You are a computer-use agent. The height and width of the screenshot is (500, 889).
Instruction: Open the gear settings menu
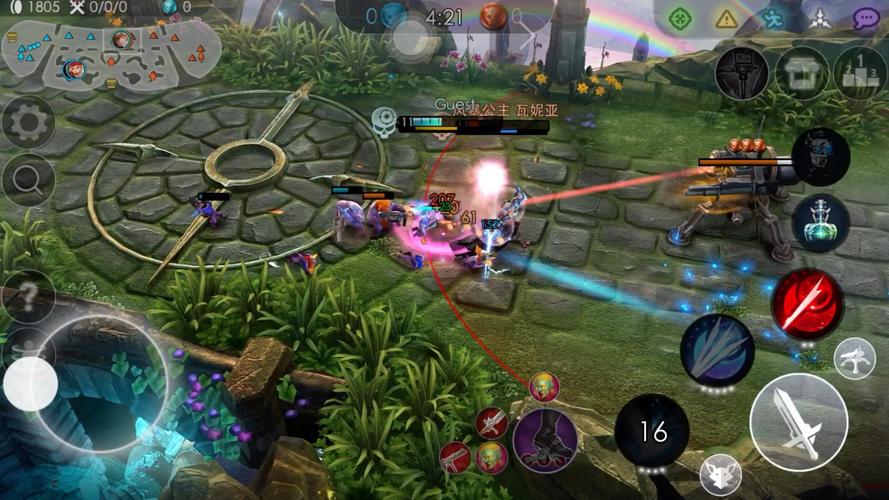pos(28,122)
